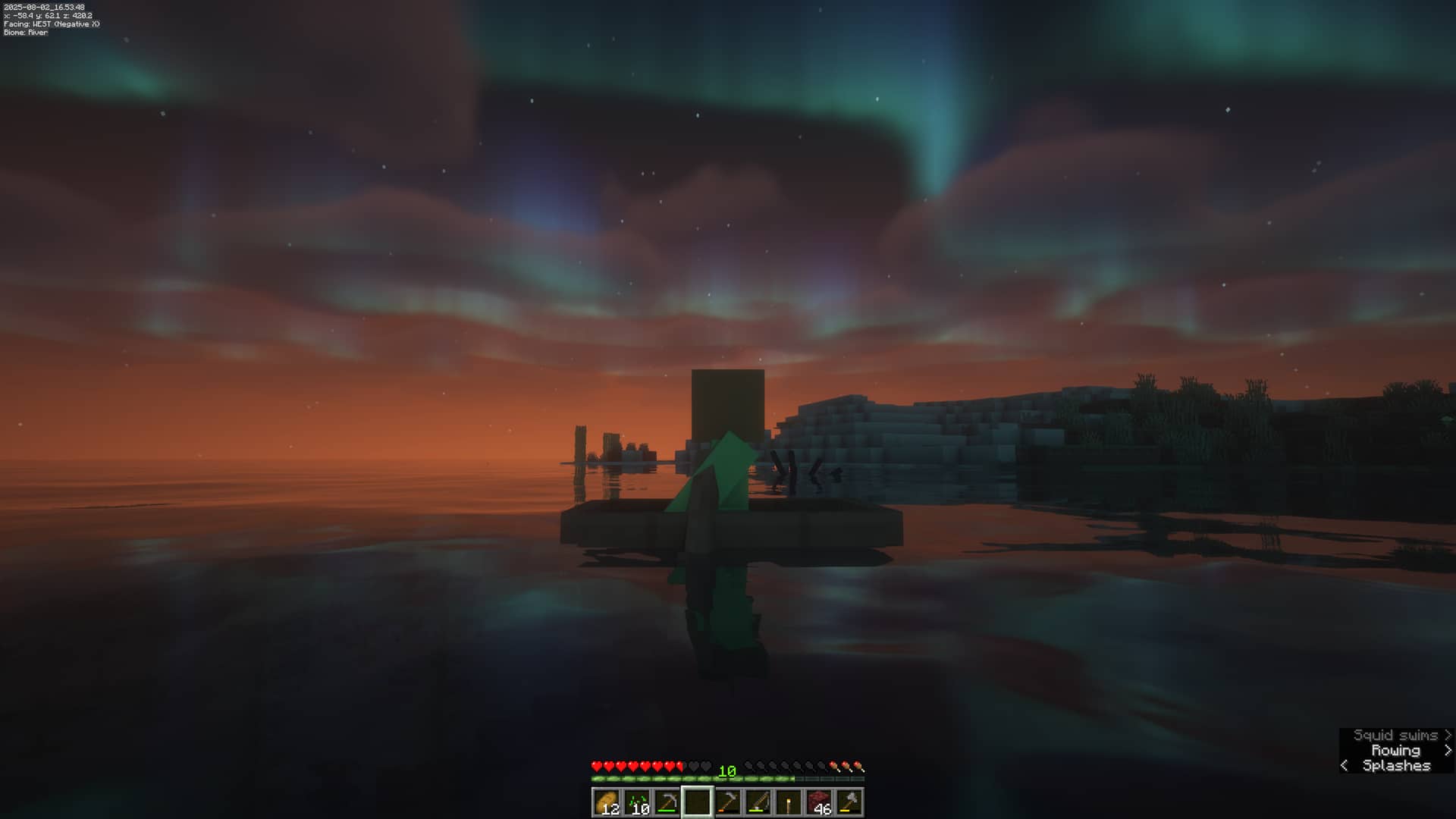Equip the torch from the hotbar
Viewport: 1456px width, 819px height.
coord(789,802)
